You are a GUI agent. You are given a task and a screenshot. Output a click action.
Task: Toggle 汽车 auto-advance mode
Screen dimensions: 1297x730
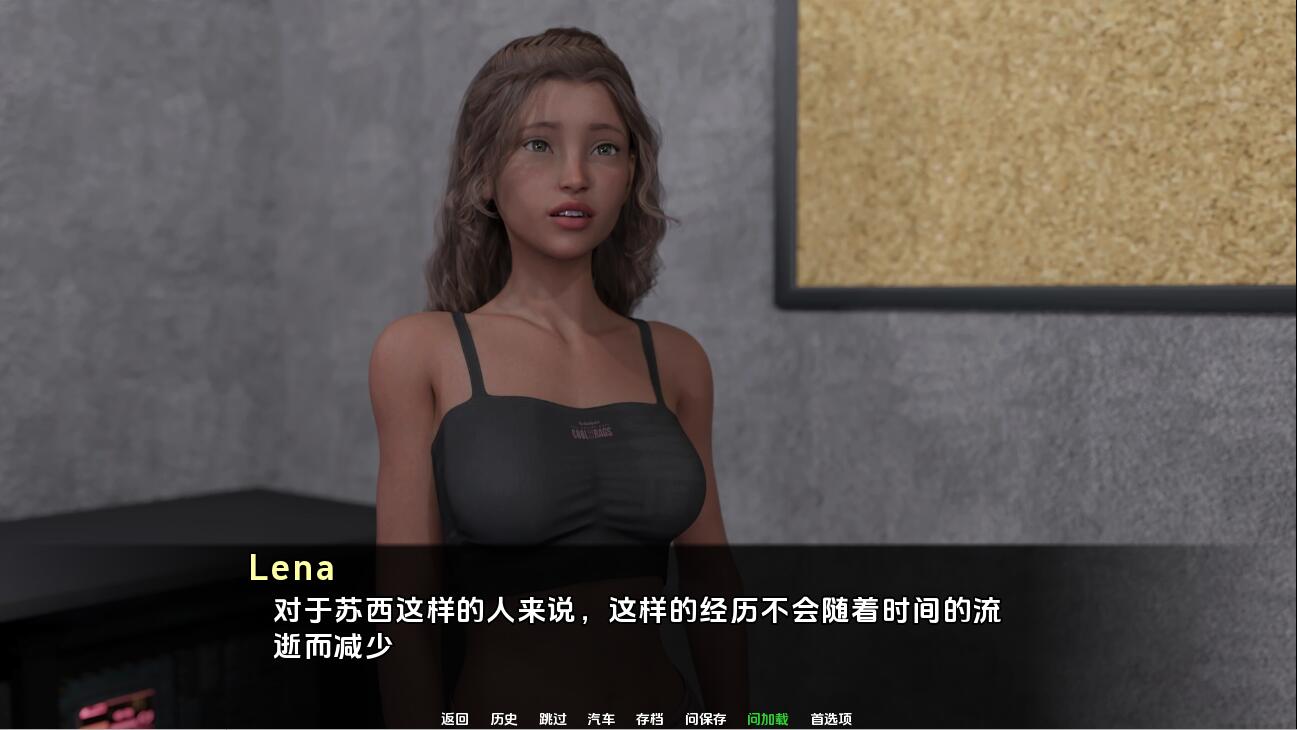(601, 718)
